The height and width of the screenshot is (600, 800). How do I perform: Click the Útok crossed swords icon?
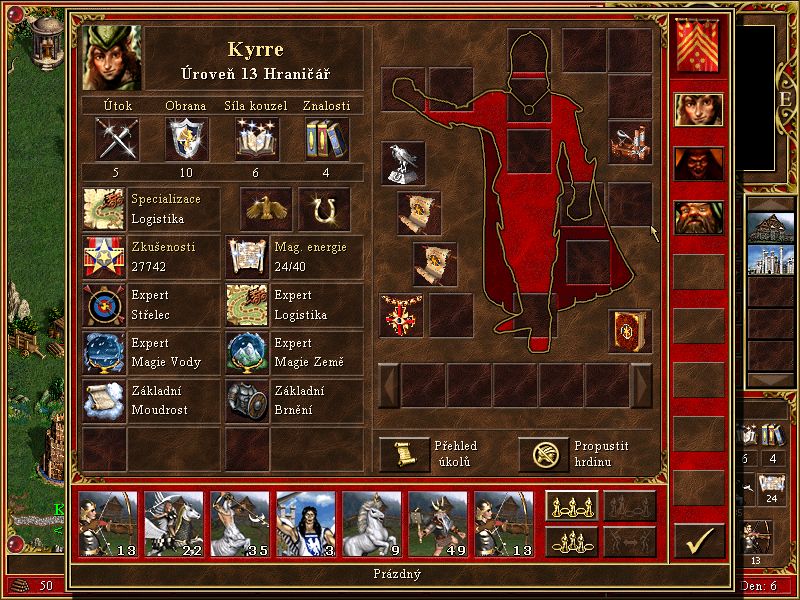(x=115, y=139)
